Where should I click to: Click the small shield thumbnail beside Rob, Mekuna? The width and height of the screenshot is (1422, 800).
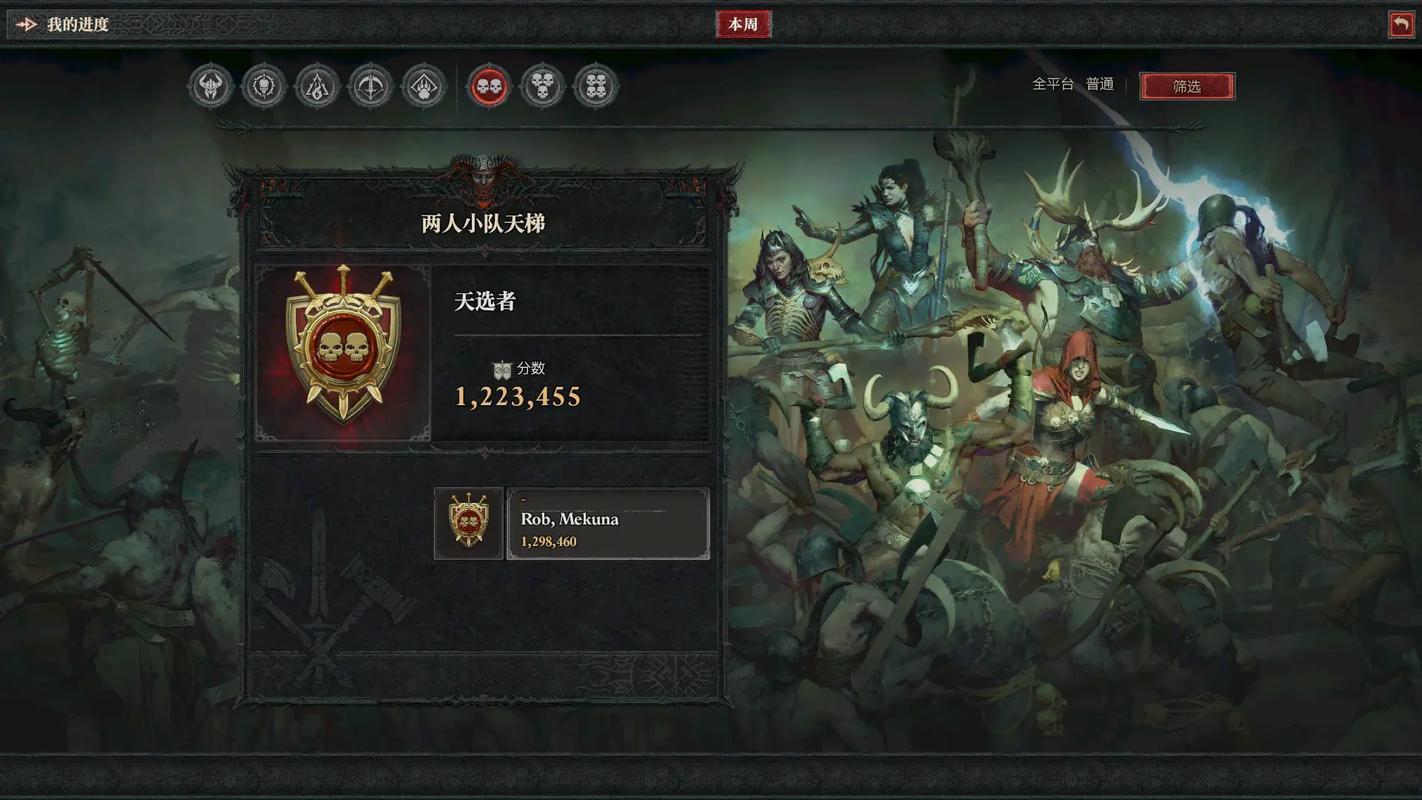[468, 522]
